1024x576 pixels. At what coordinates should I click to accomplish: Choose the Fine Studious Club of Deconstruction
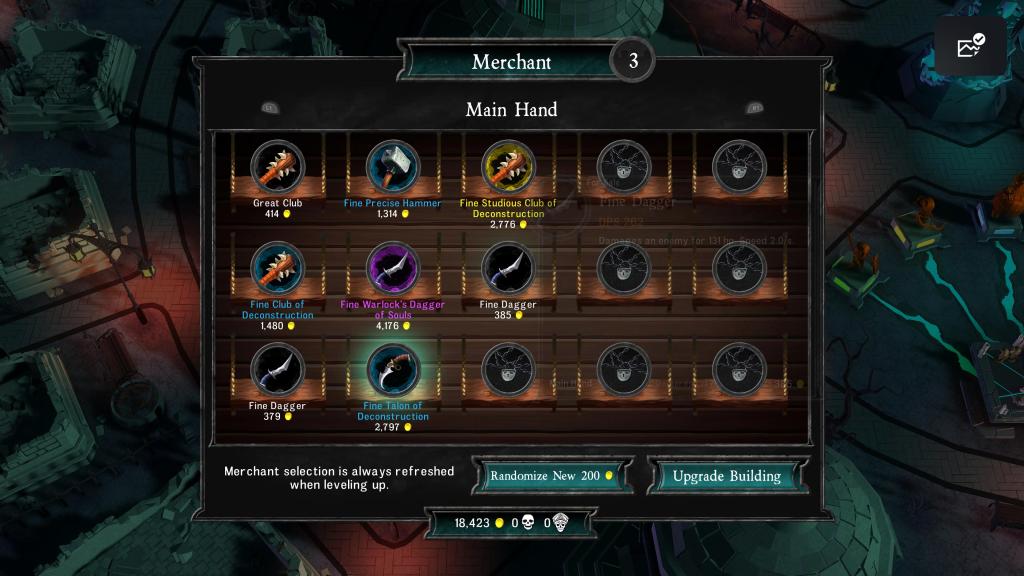508,166
